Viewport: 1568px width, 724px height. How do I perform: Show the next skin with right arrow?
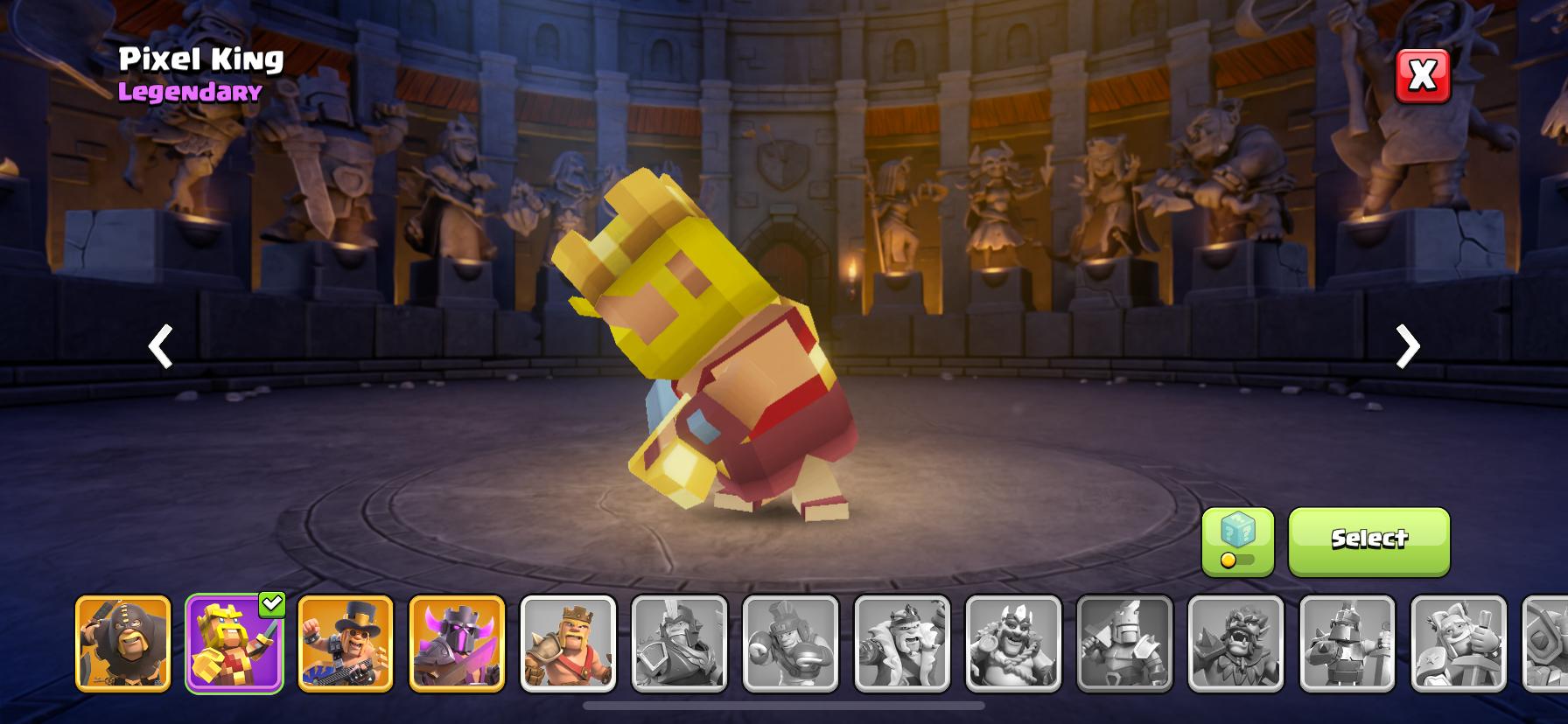[1407, 346]
